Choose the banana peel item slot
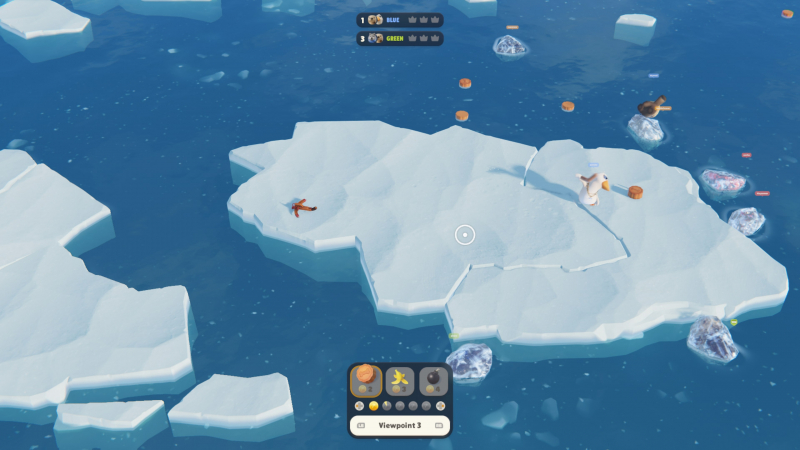Screen dimensions: 800x450 click(x=400, y=381)
